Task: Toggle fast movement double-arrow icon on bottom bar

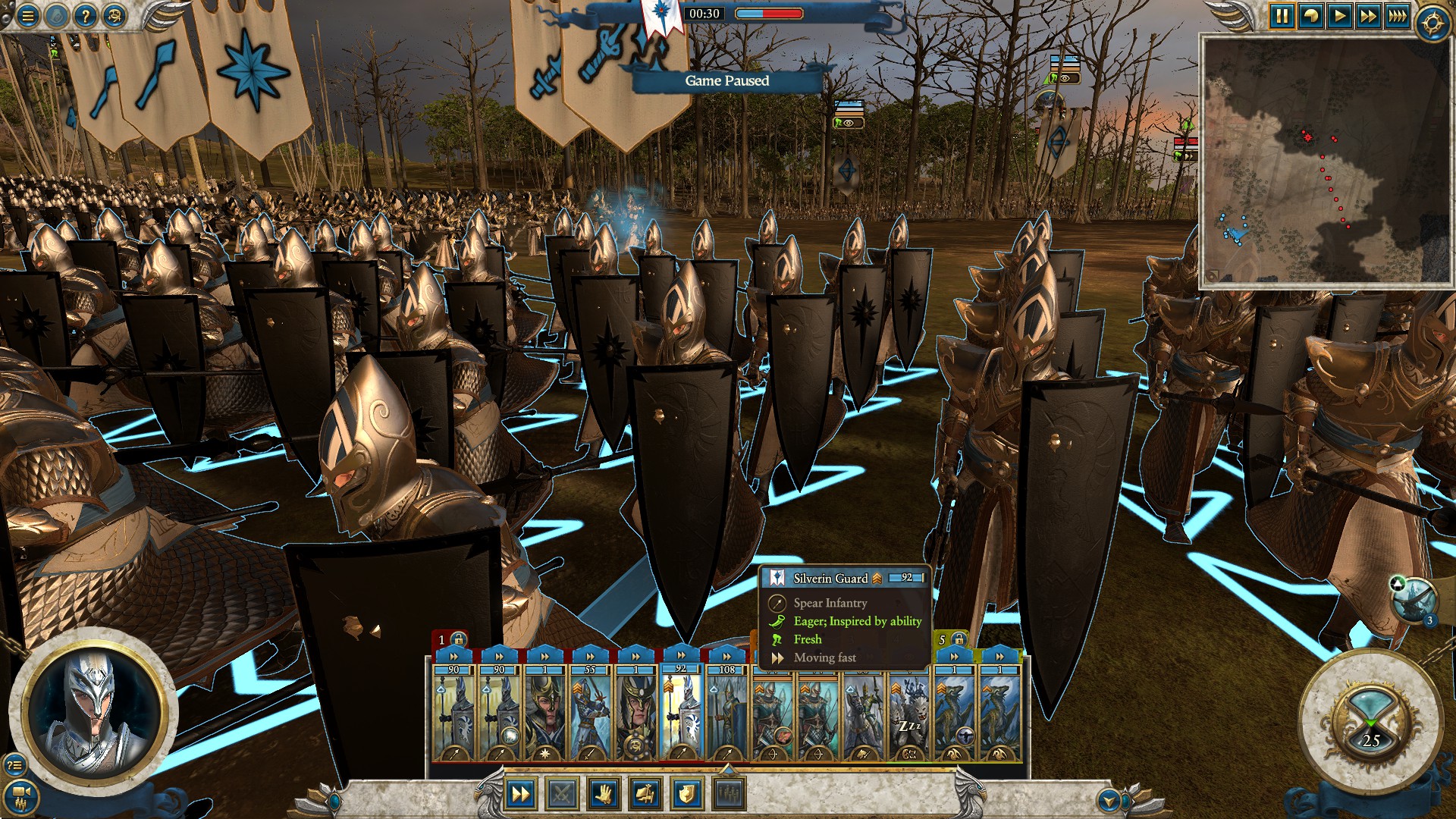Action: (x=520, y=794)
